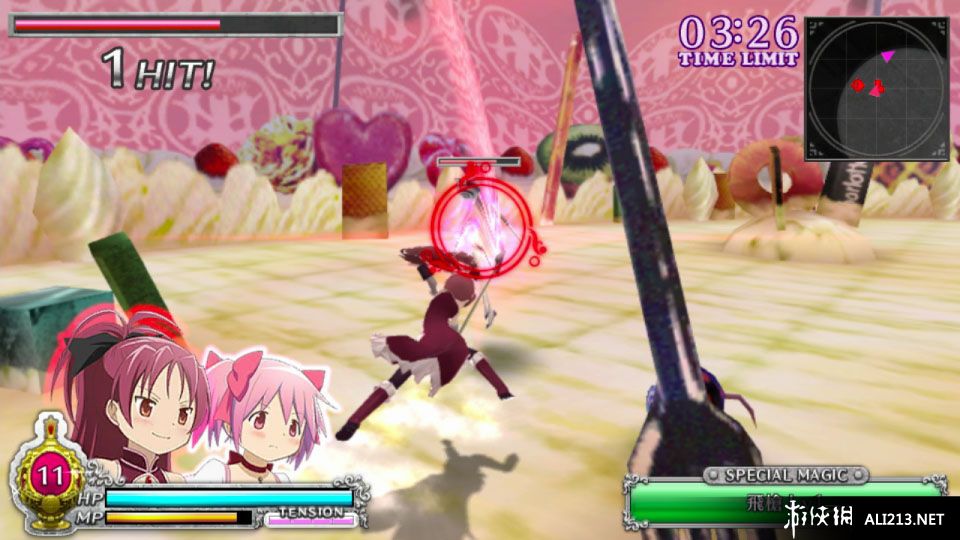Select the Special Magic skill panel
The height and width of the screenshot is (540, 960).
(786, 499)
